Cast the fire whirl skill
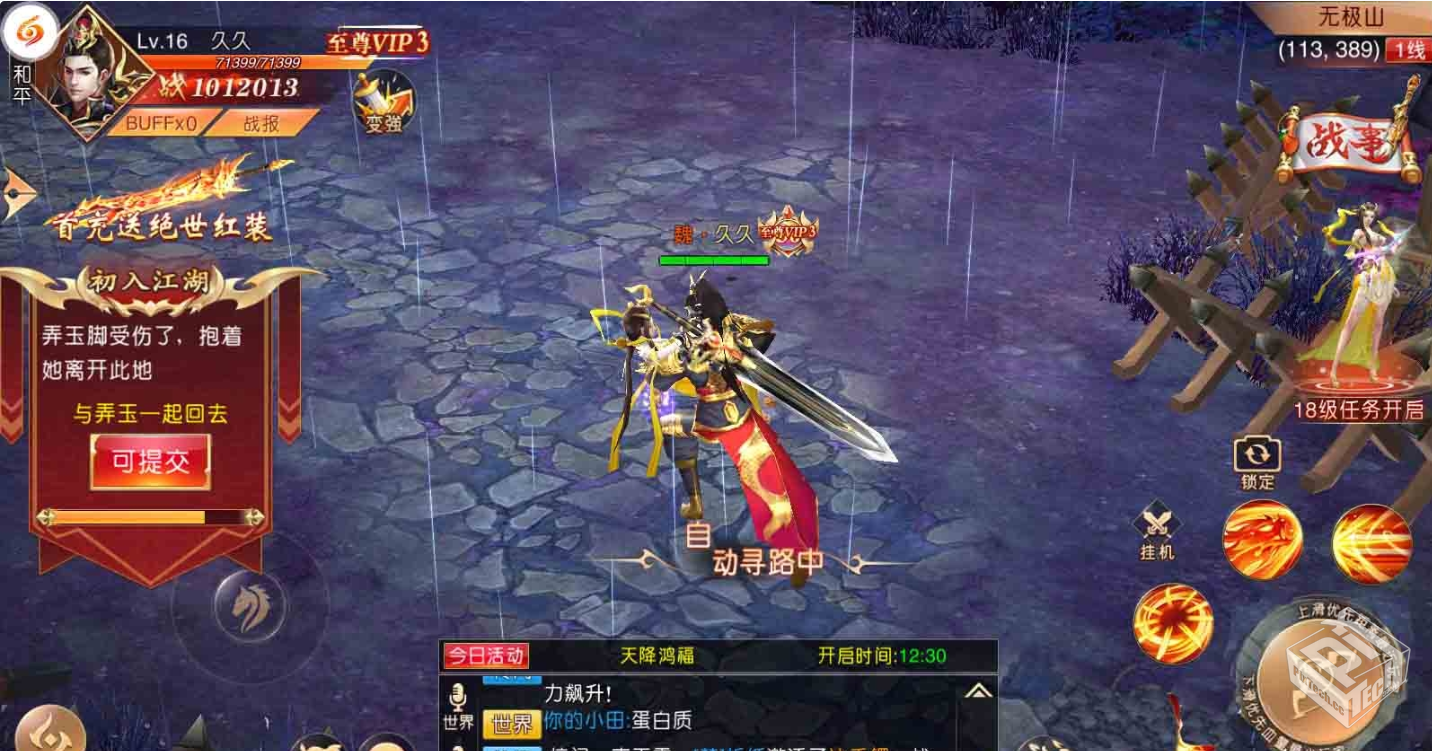Screen dimensions: 1432x751 pyautogui.click(x=1173, y=623)
